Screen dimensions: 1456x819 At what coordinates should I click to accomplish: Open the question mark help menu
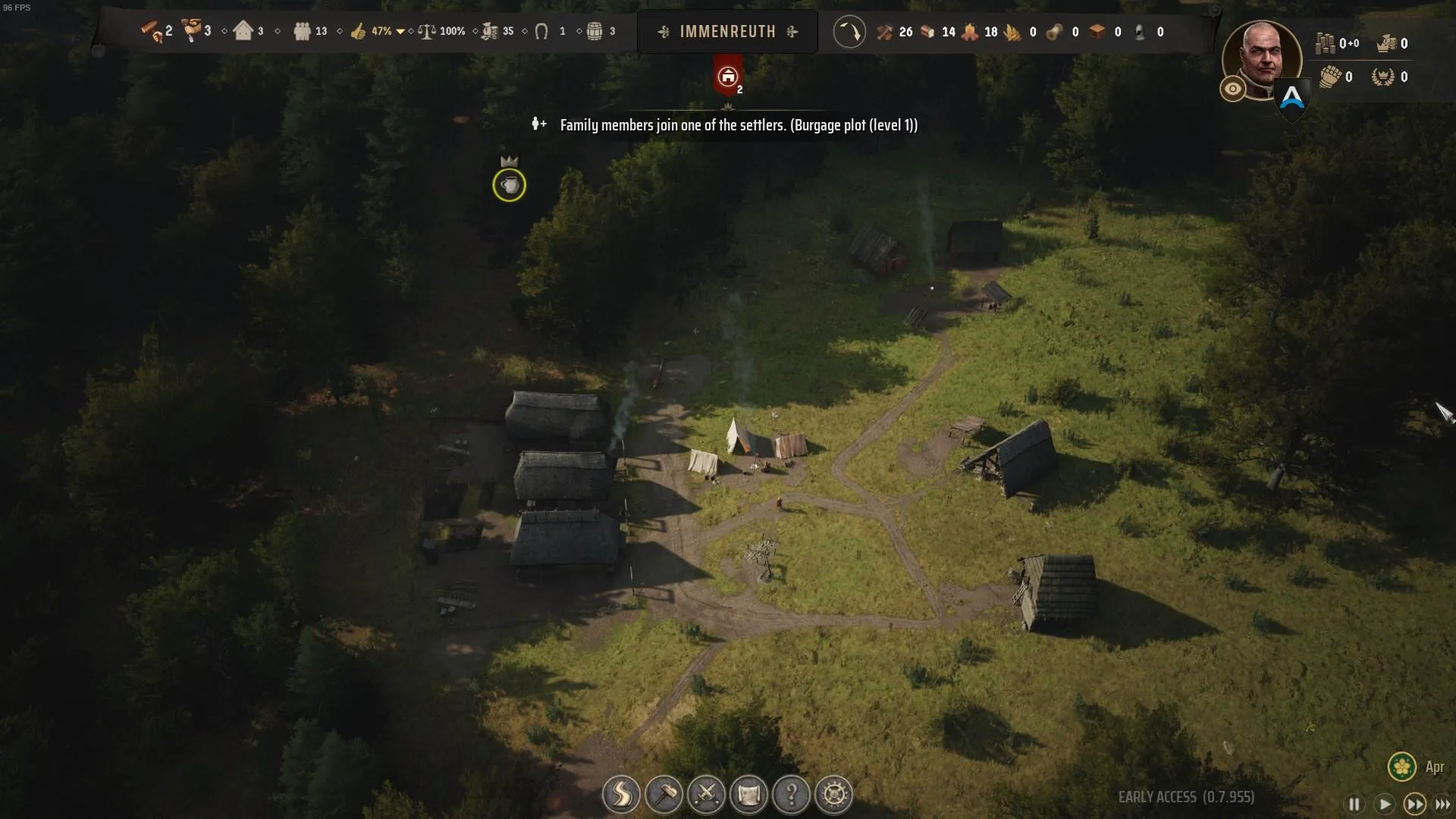click(791, 795)
